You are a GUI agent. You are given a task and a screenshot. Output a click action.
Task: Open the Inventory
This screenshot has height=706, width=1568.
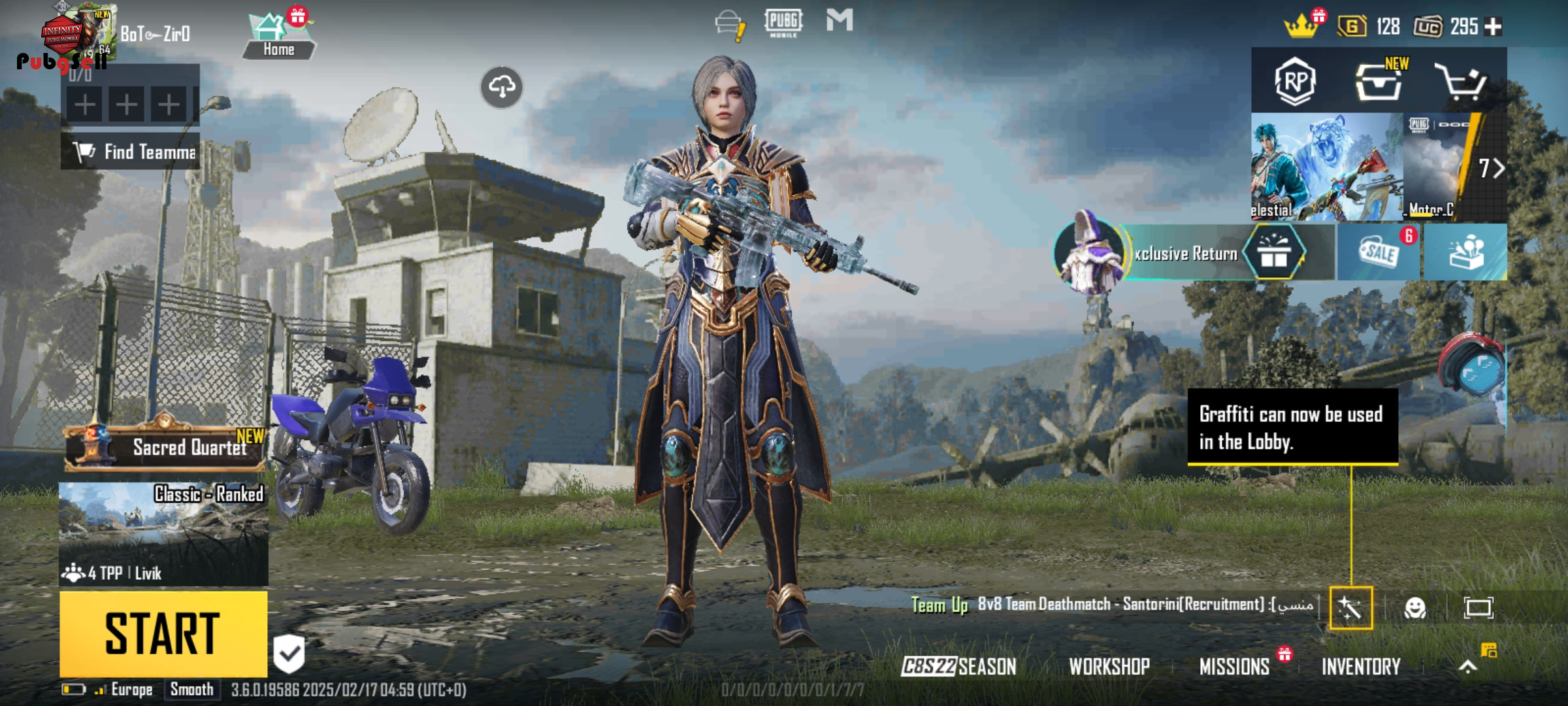[x=1361, y=667]
